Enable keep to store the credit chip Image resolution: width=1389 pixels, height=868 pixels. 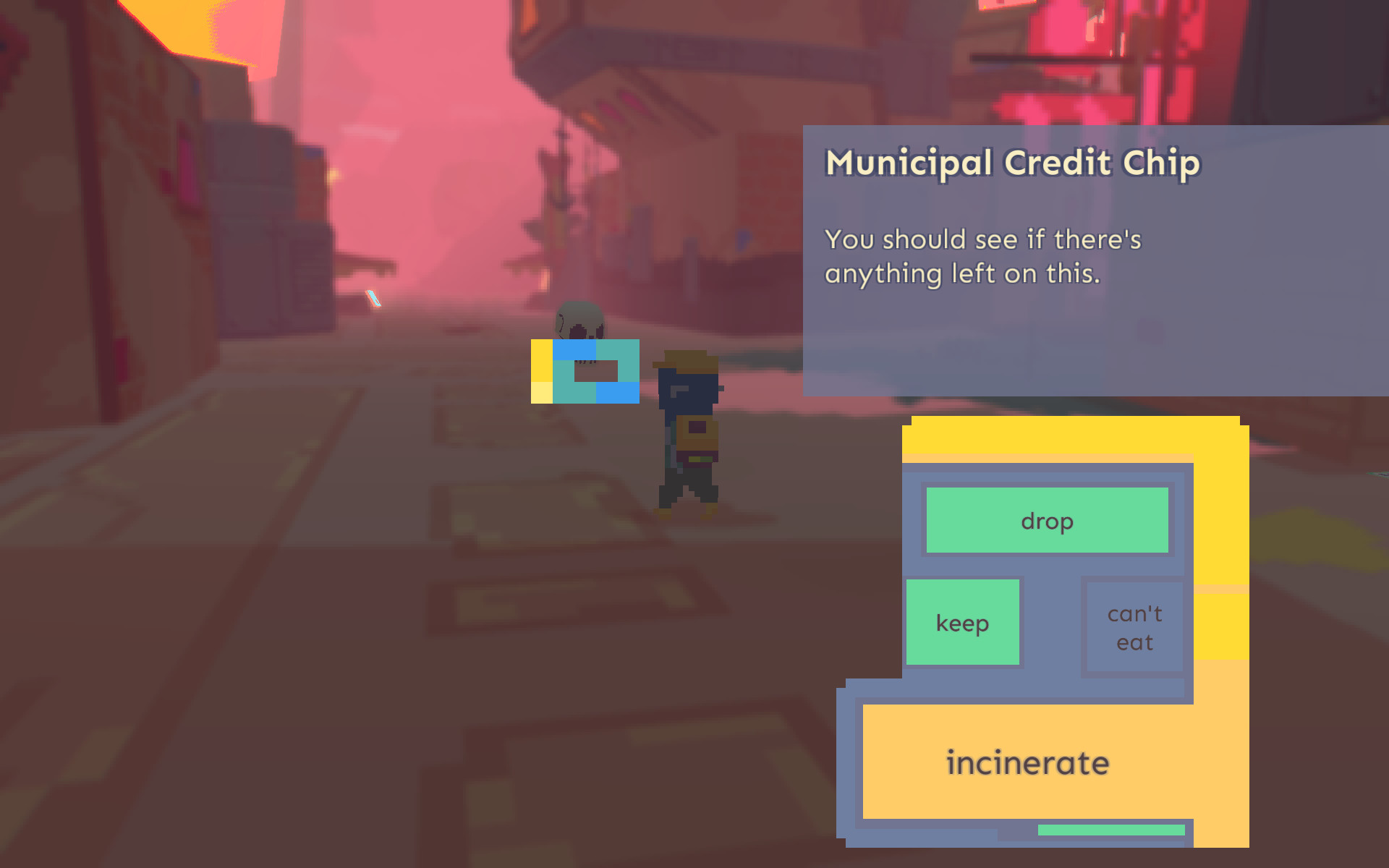[x=962, y=621]
